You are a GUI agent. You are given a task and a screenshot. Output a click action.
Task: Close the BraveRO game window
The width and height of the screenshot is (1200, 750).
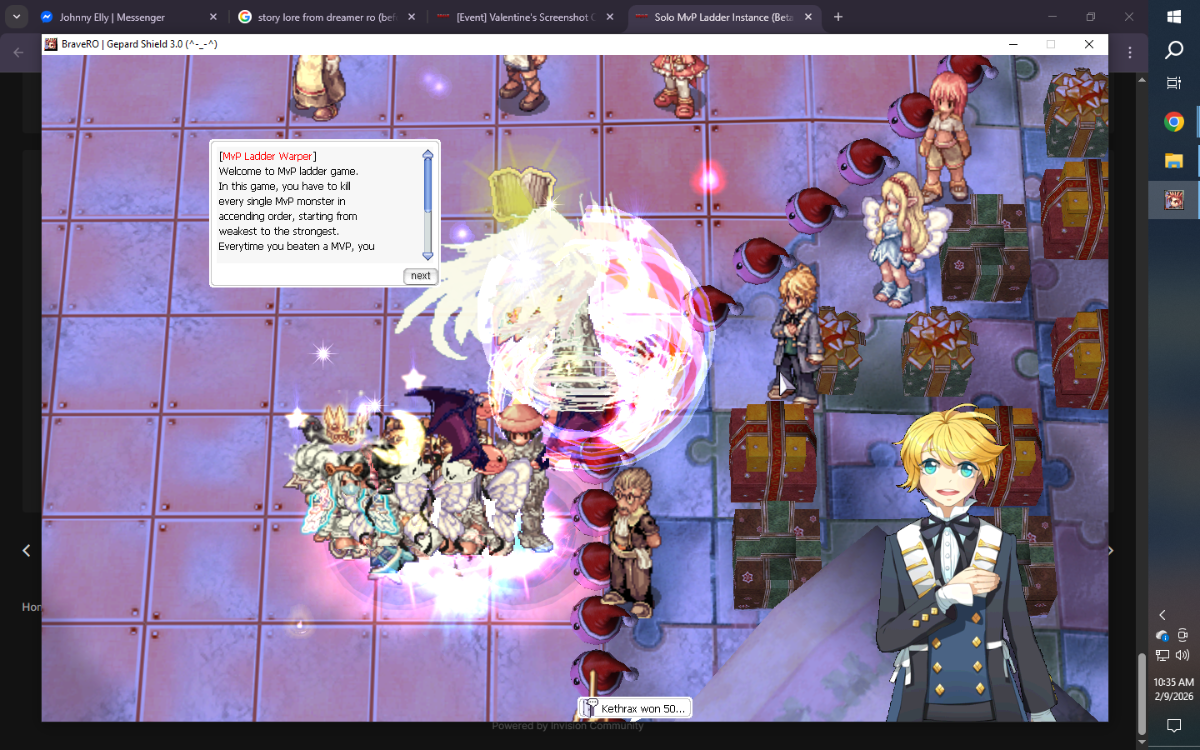[1089, 44]
